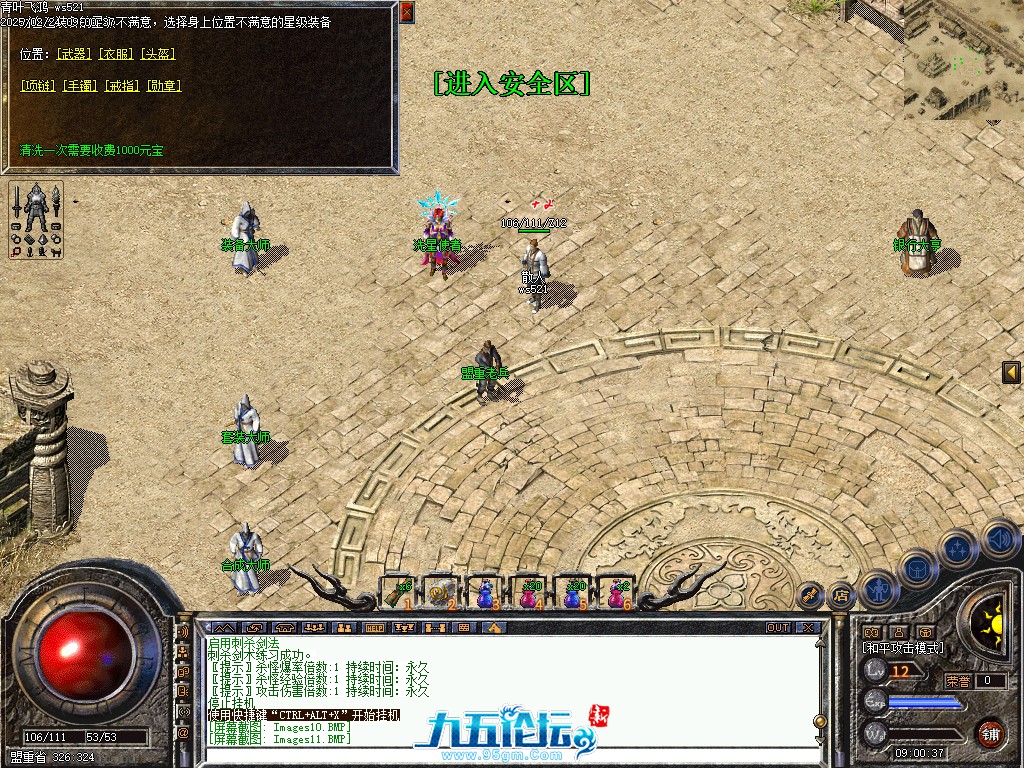The width and height of the screenshot is (1024, 768).
Task: Choose the 武器 (weapon) position link
Action: pos(74,53)
